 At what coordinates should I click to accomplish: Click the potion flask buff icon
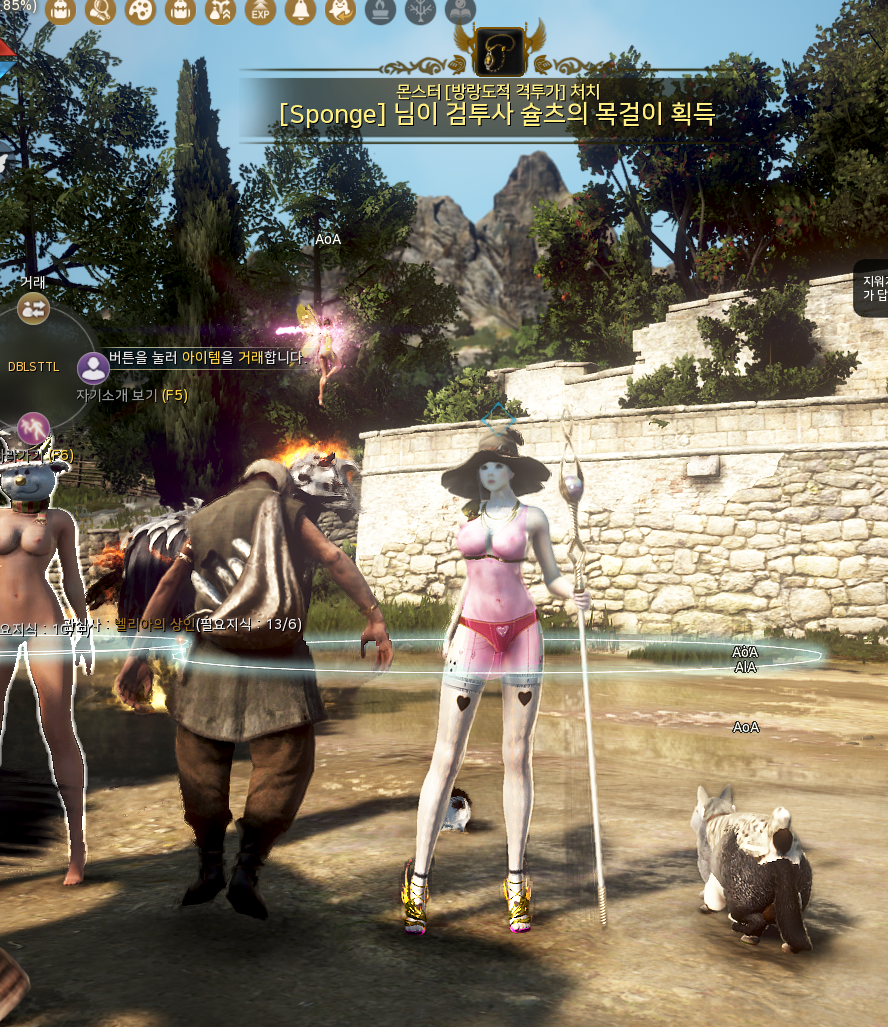point(220,10)
